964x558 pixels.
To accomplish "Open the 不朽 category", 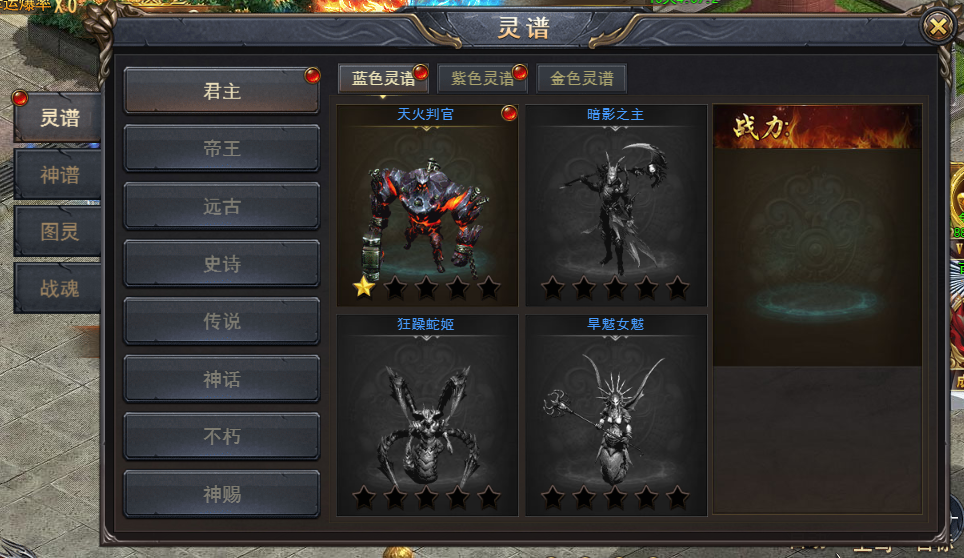I will 222,437.
